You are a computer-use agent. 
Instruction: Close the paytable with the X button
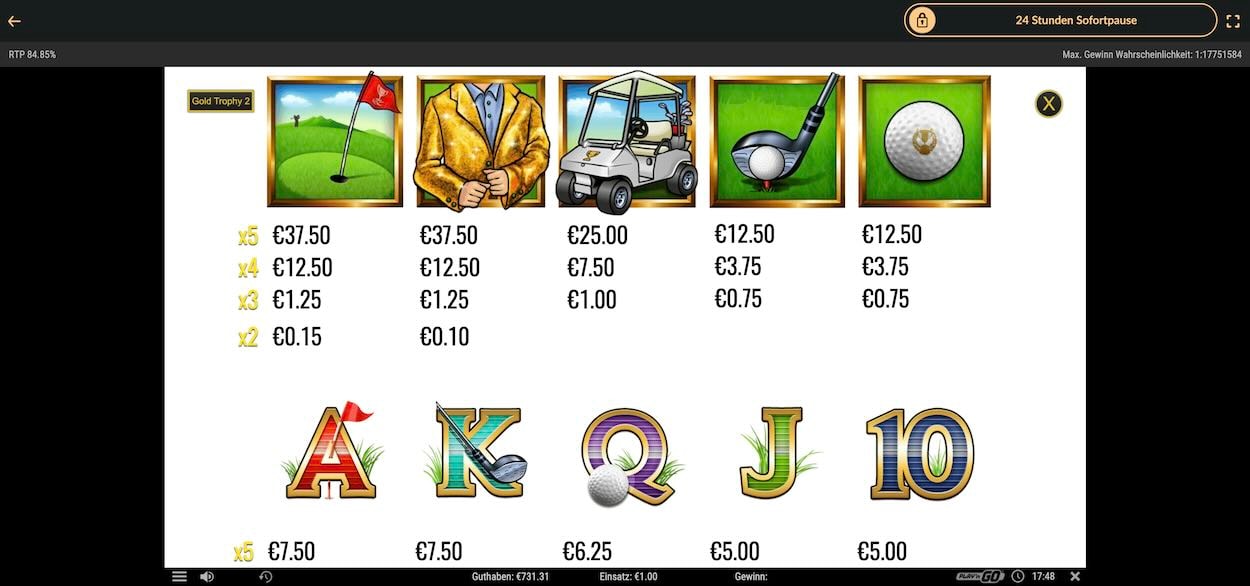(1048, 103)
